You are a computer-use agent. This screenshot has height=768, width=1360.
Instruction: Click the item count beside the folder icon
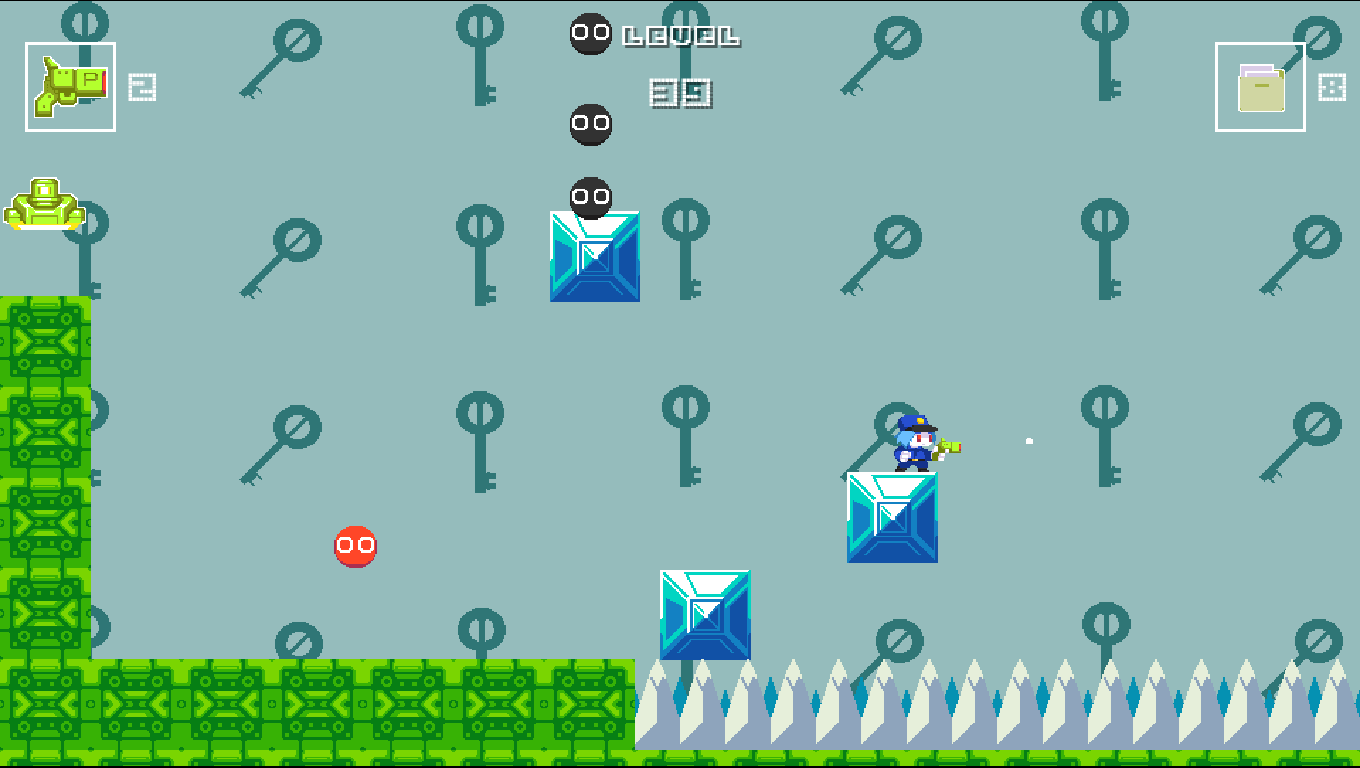(x=1330, y=88)
